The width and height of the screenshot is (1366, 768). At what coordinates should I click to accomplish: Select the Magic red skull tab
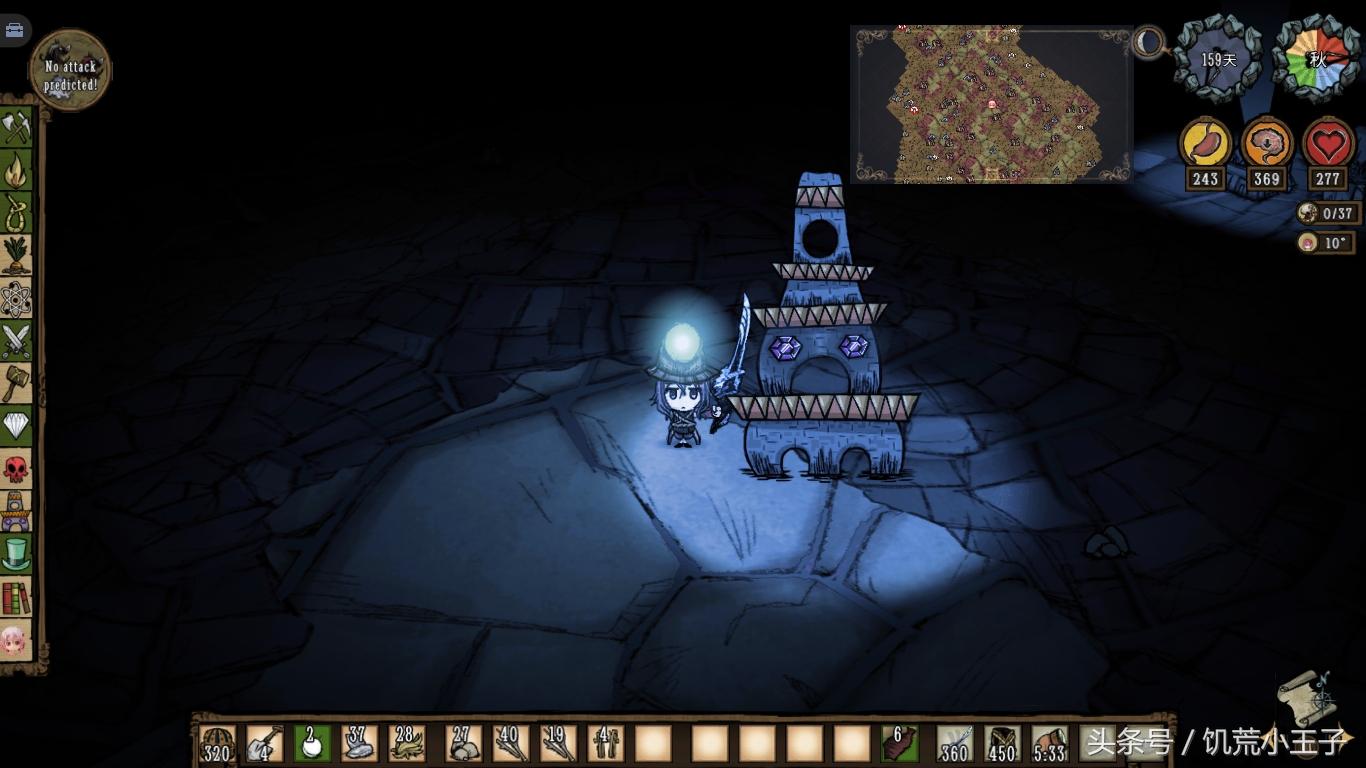click(16, 468)
